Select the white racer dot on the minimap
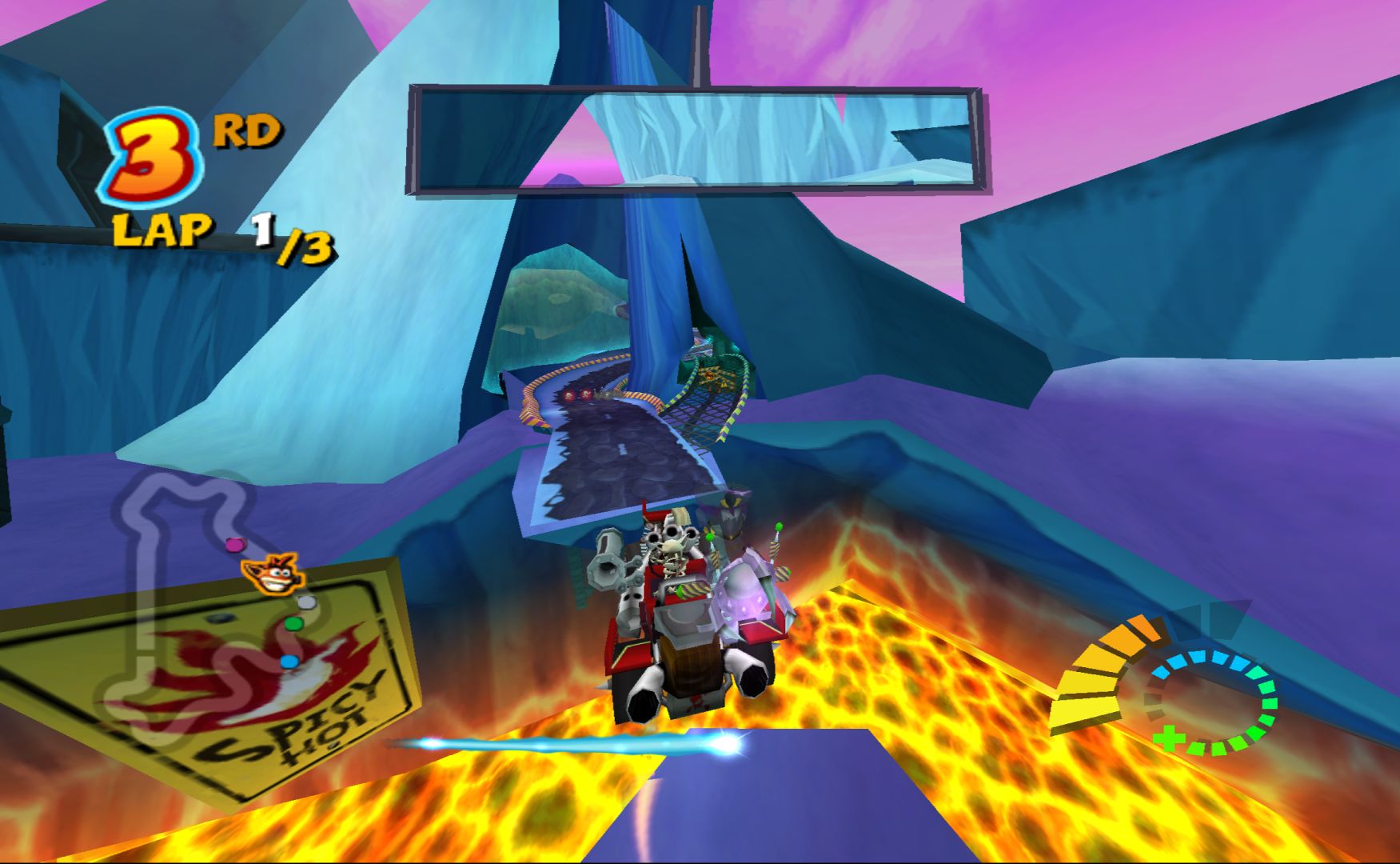1400x864 pixels. [x=307, y=602]
